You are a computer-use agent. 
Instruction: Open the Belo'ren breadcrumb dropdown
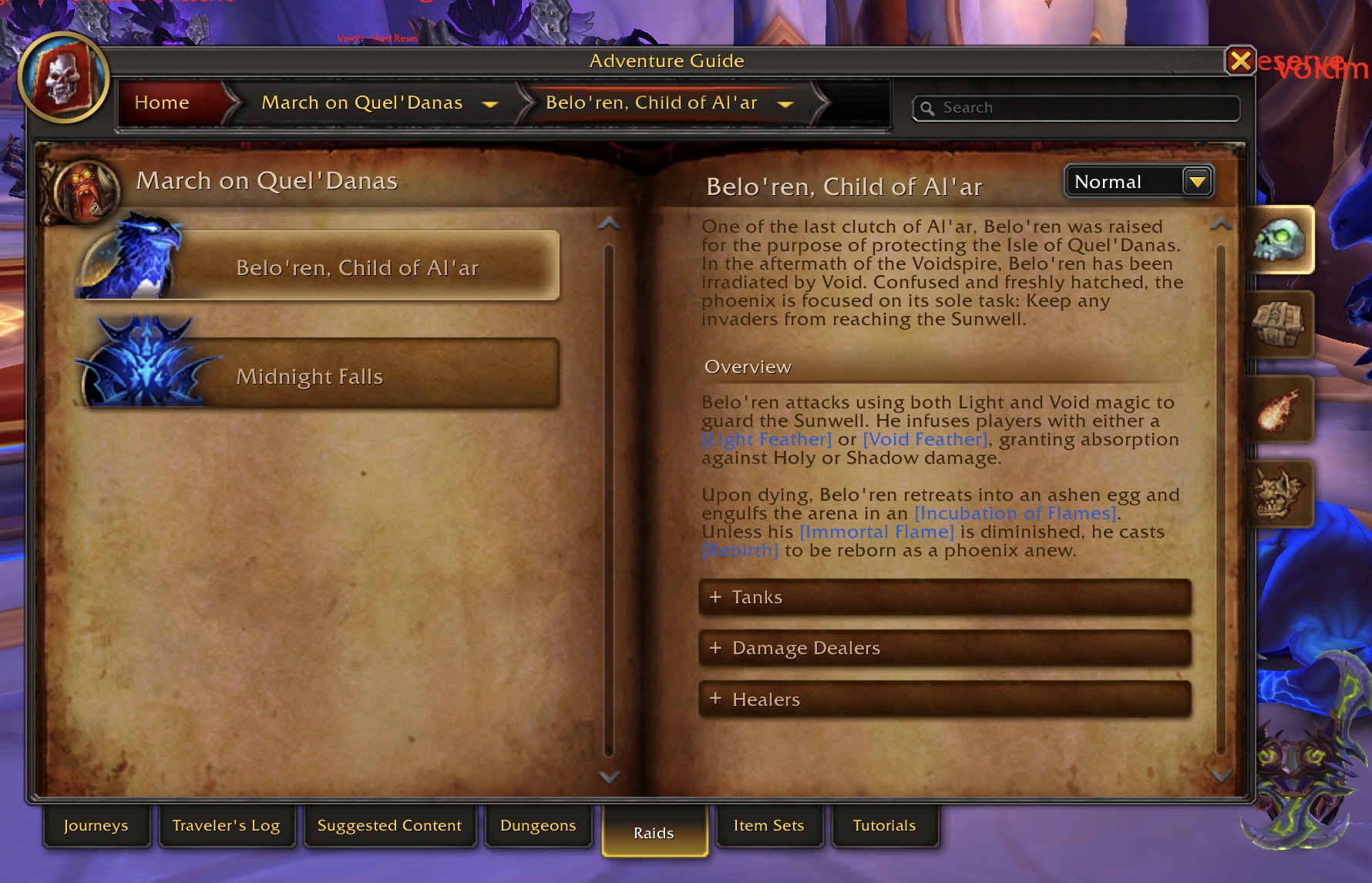[785, 104]
